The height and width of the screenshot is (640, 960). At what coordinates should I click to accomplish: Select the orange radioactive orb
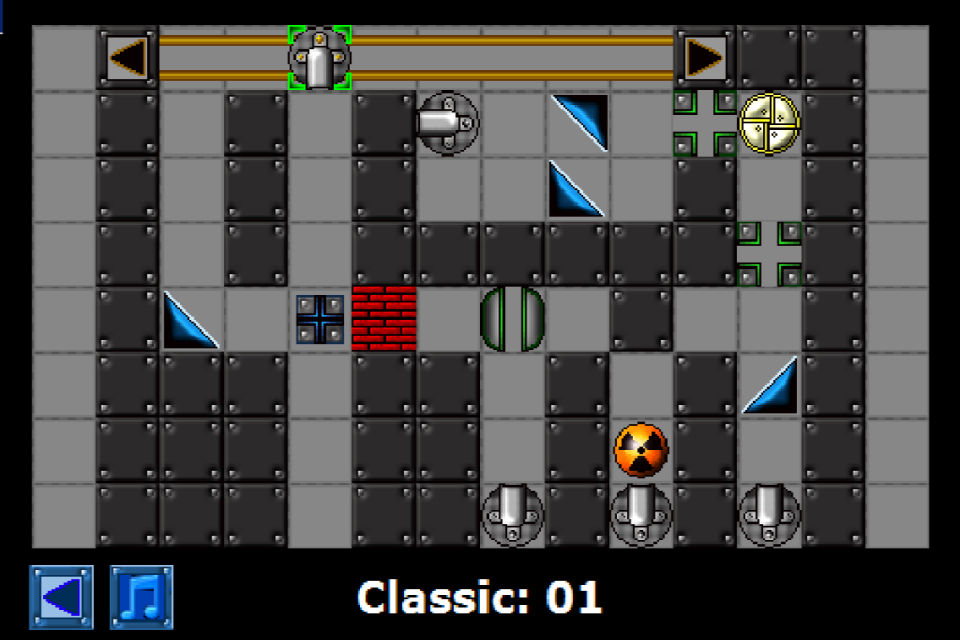641,449
